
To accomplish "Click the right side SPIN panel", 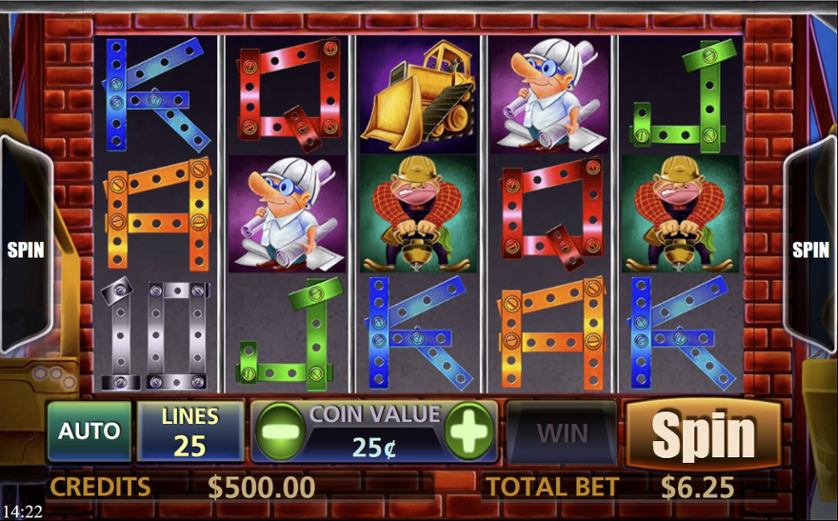I will click(x=811, y=250).
